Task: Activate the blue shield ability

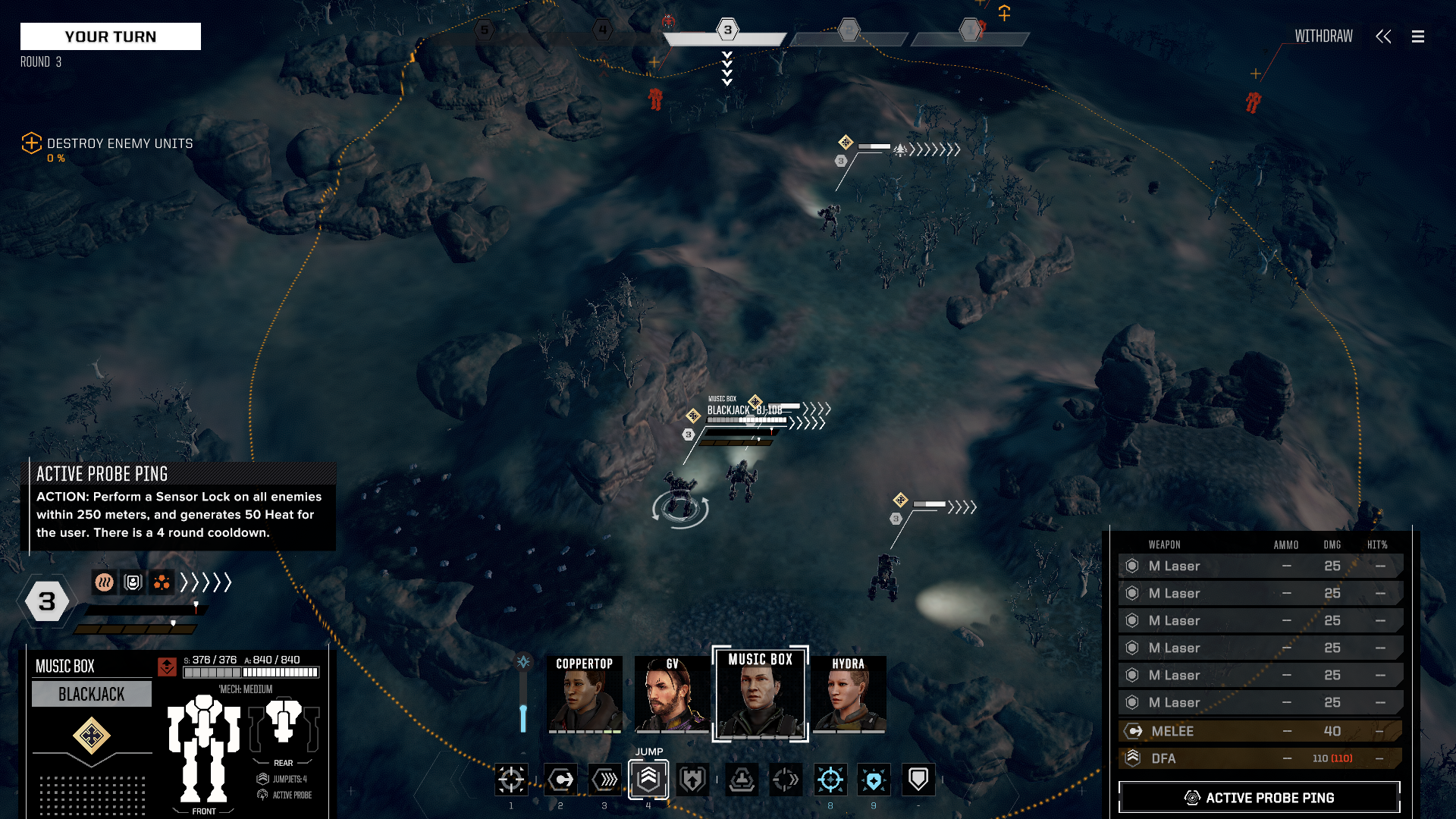Action: coord(874,779)
